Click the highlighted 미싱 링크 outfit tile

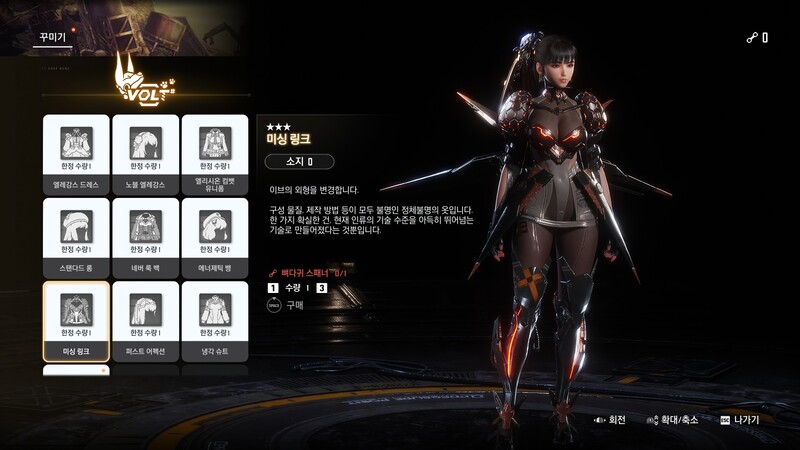click(76, 320)
